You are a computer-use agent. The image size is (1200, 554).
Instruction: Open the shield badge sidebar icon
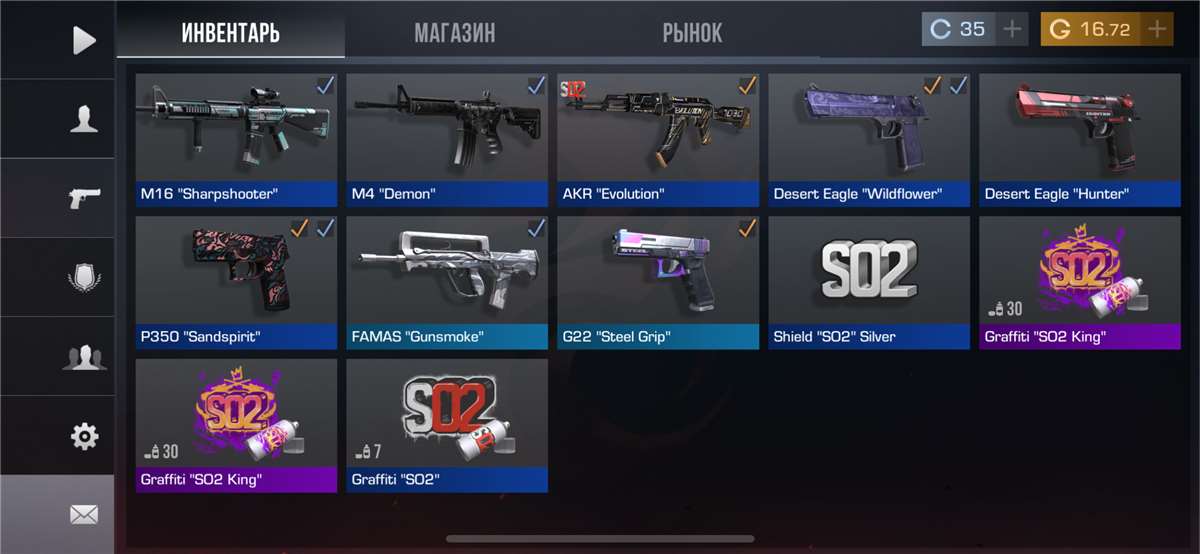[x=84, y=277]
